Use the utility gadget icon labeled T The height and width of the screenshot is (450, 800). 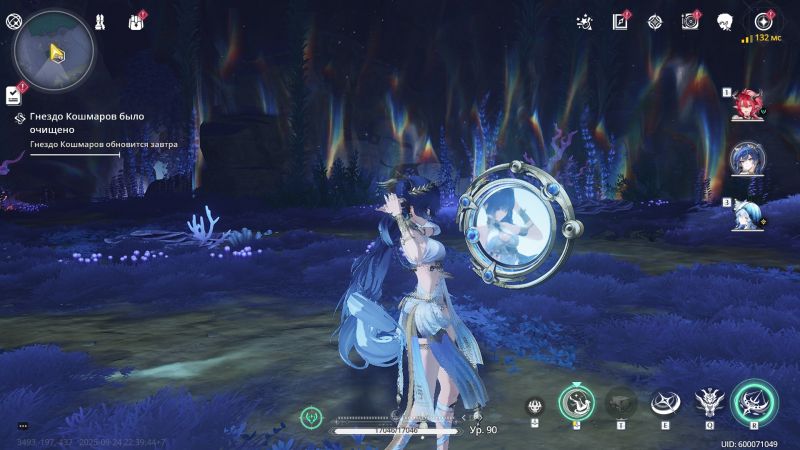point(621,402)
